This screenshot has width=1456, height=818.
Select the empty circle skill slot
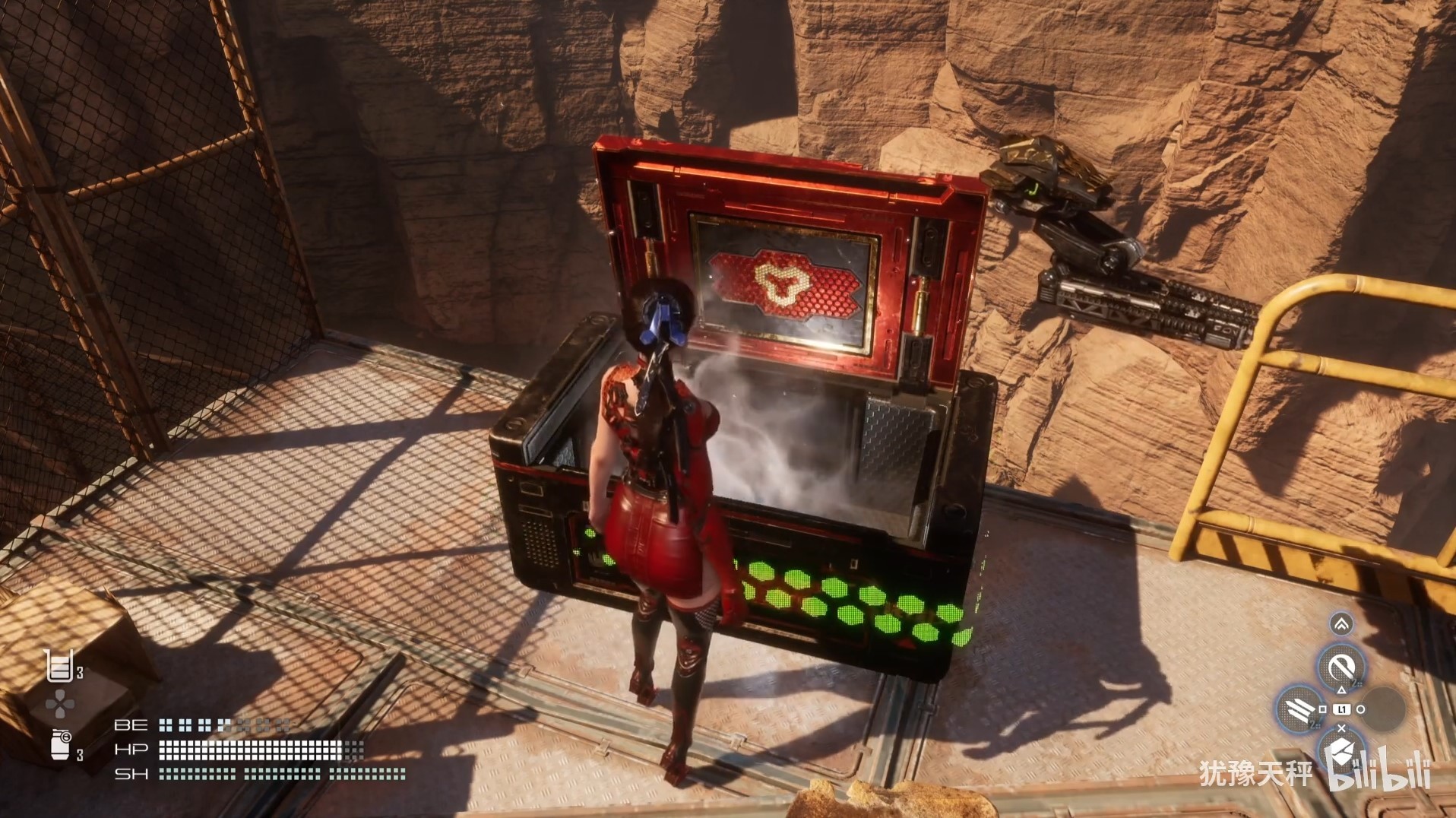tap(1383, 709)
